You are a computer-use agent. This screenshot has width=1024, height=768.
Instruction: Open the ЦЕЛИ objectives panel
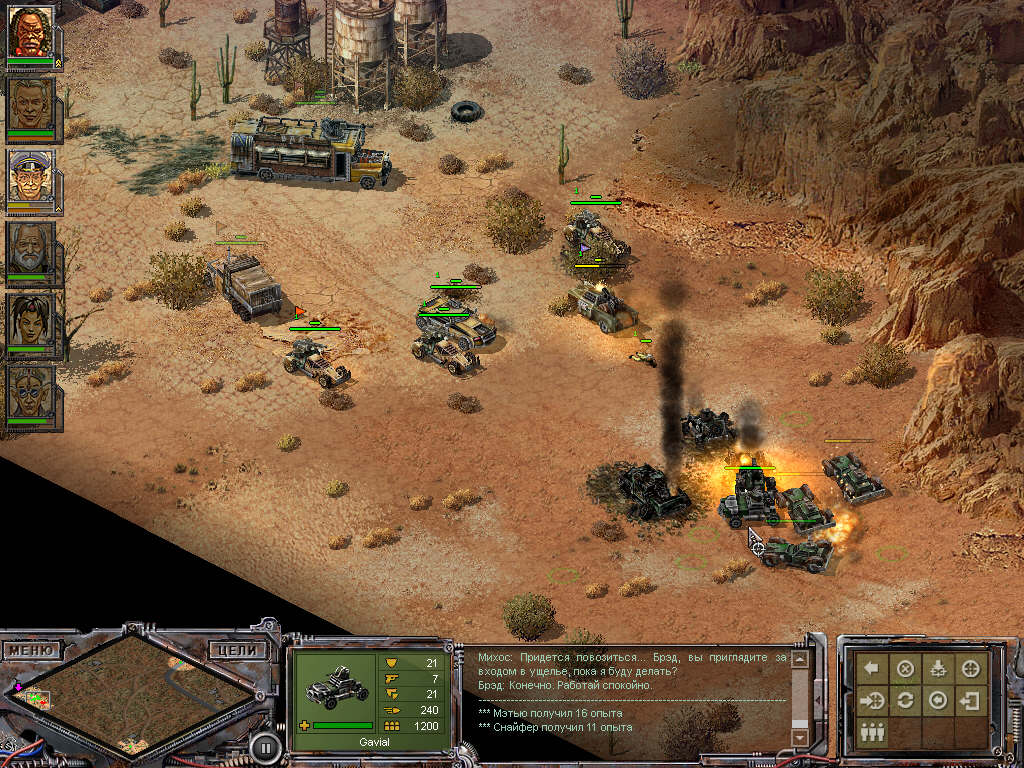pyautogui.click(x=240, y=650)
